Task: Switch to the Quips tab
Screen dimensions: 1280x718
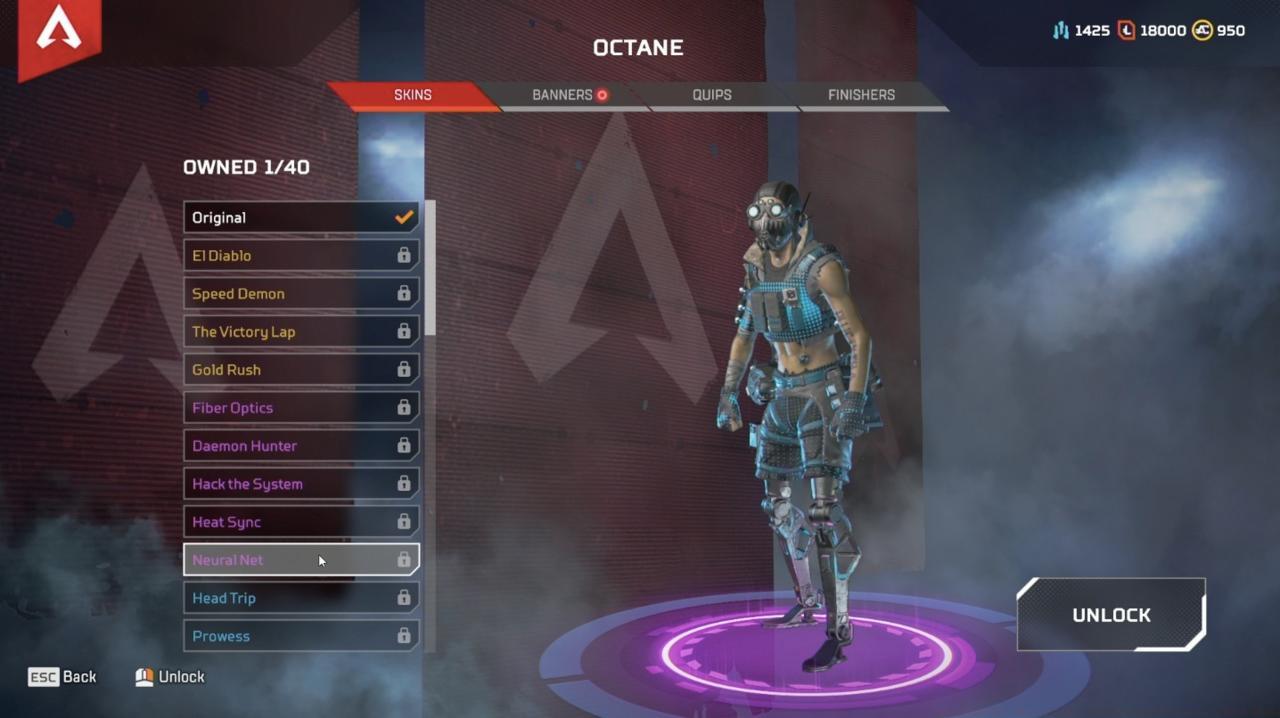Action: click(712, 95)
